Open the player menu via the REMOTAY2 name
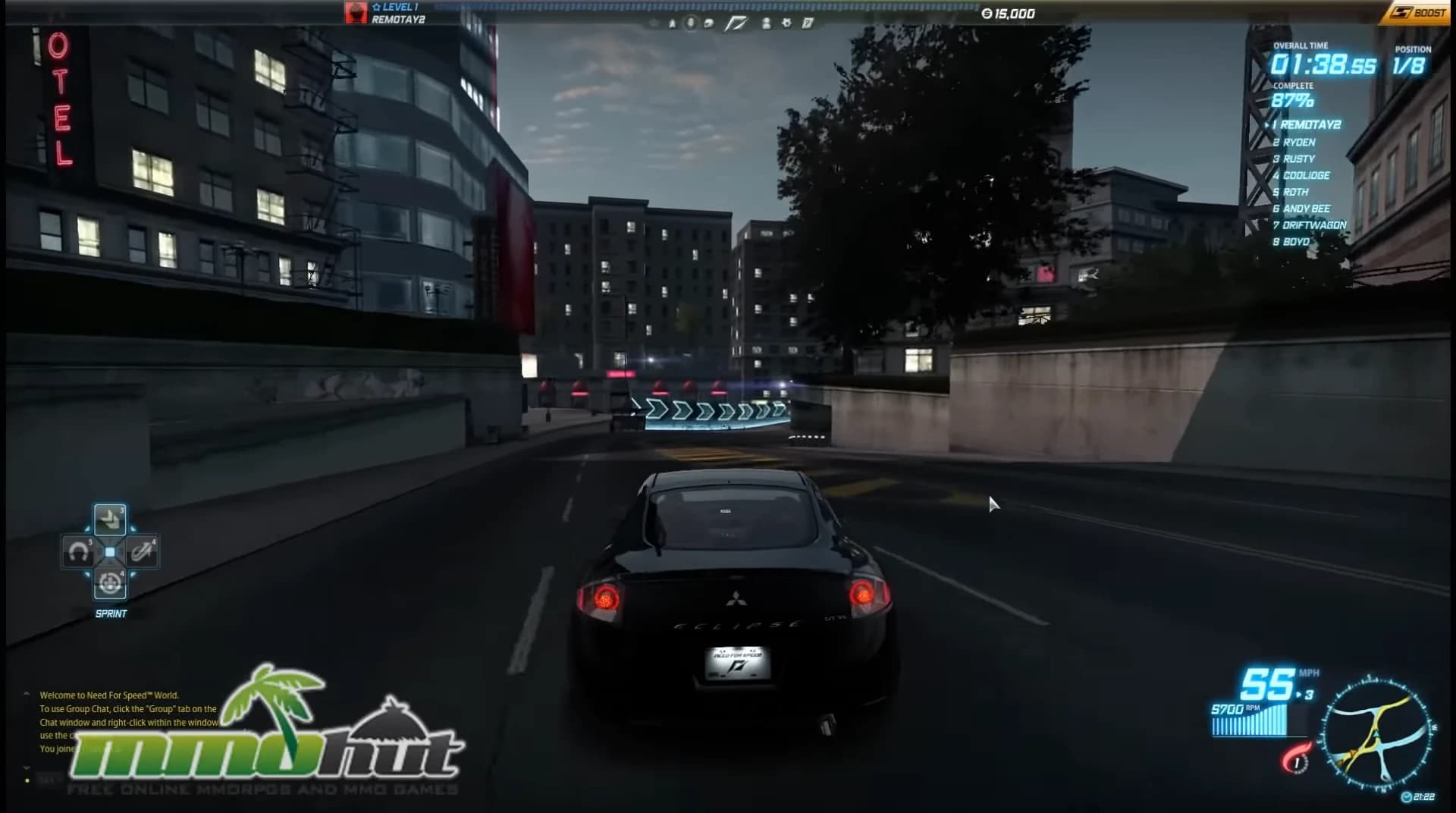This screenshot has height=813, width=1456. [398, 19]
